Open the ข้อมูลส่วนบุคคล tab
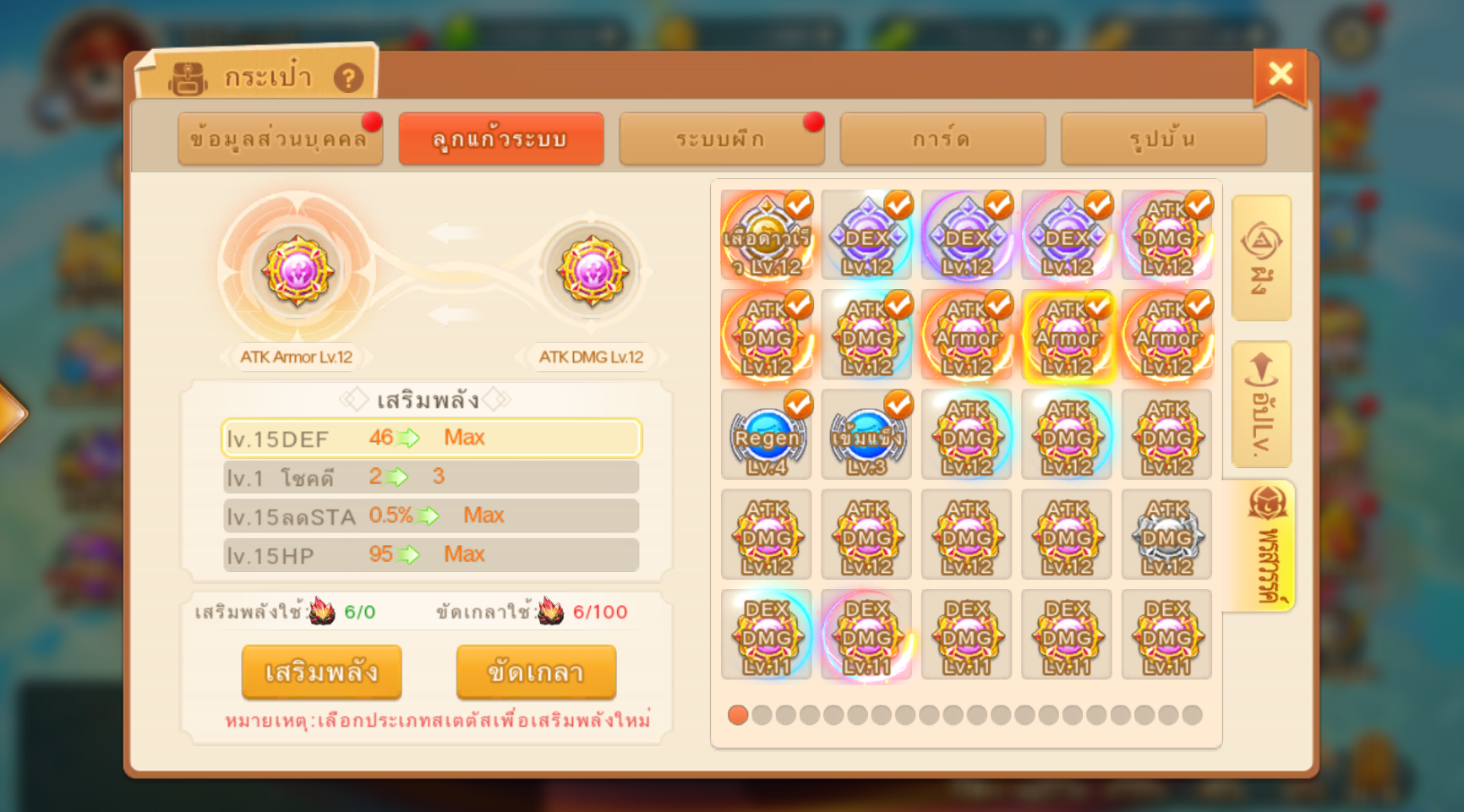The height and width of the screenshot is (812, 1464). click(x=280, y=139)
